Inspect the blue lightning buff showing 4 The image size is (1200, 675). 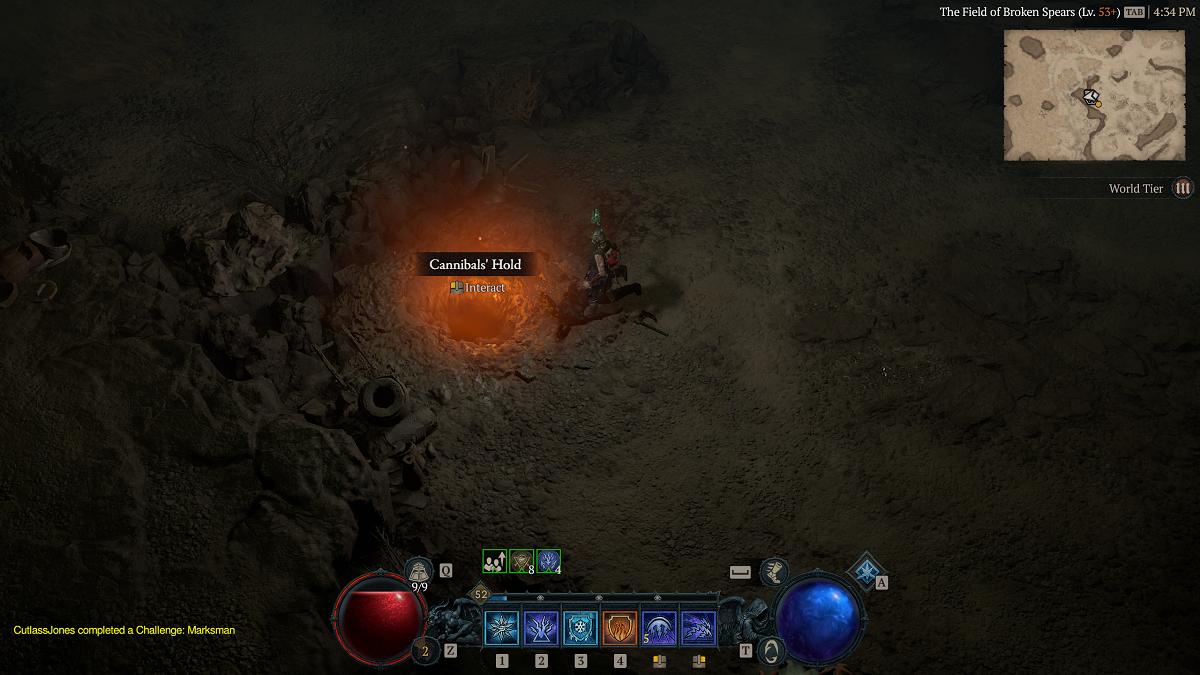tap(548, 562)
